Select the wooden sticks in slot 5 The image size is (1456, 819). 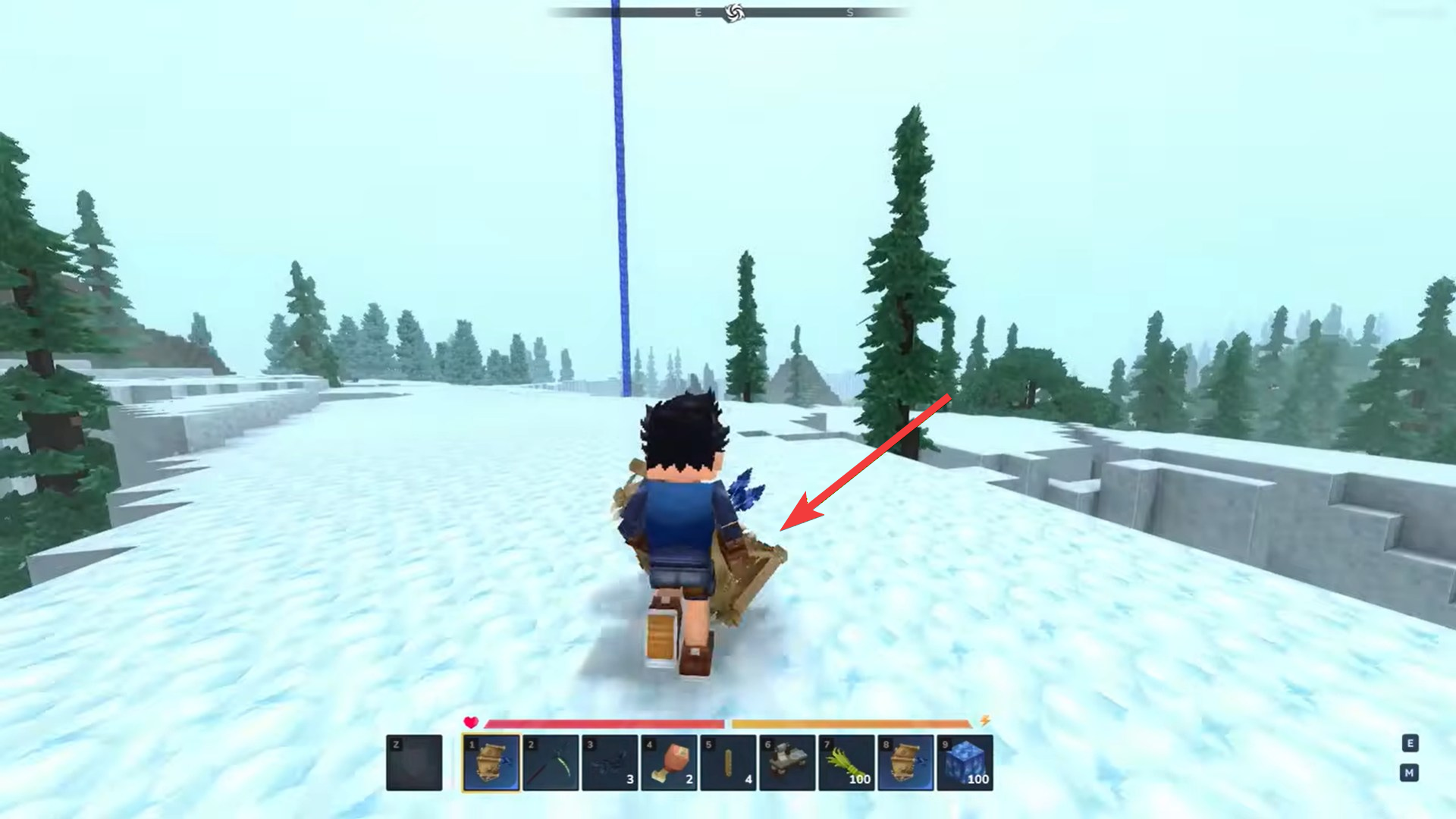point(727,762)
